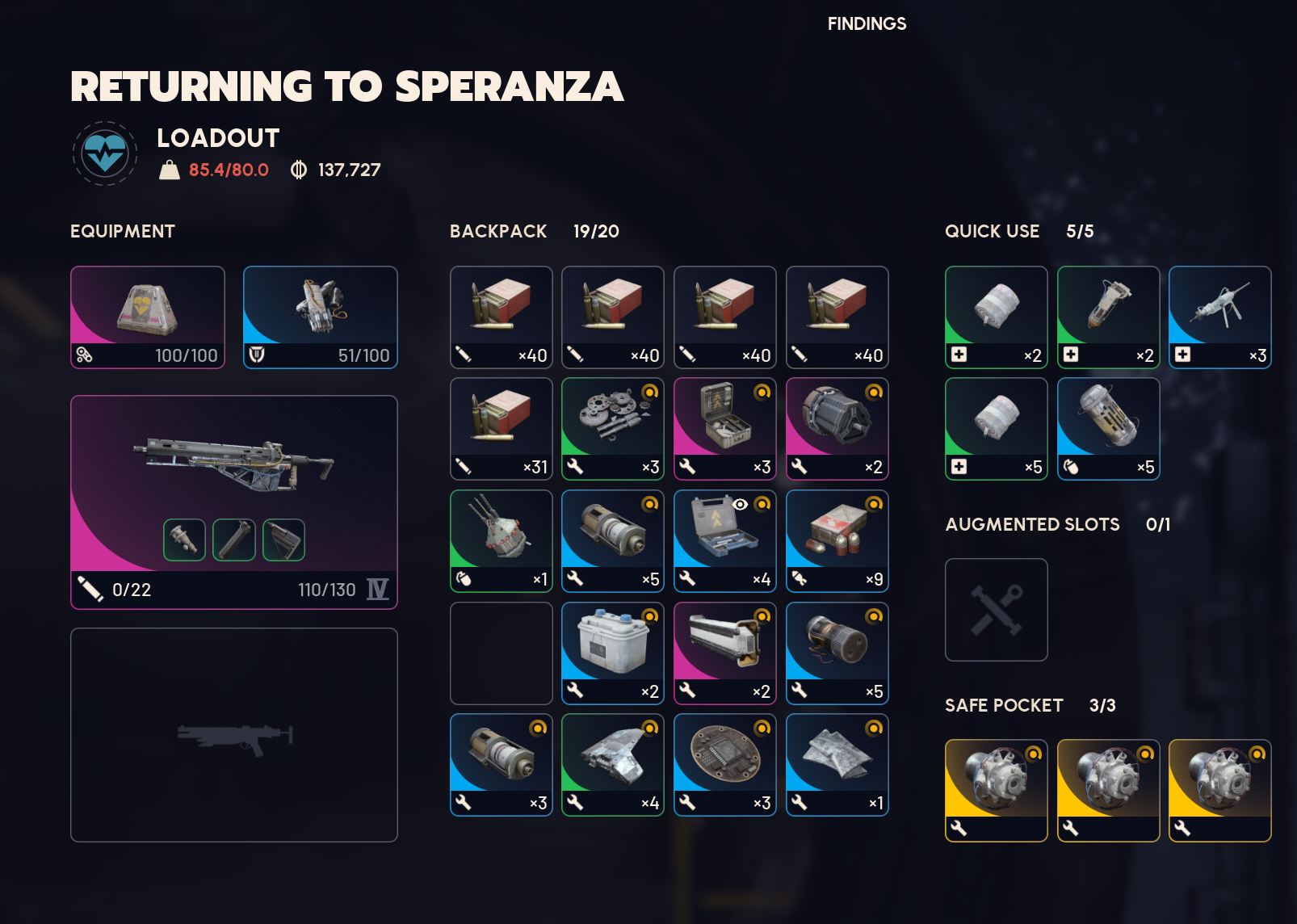Pick the green gear parts stack x3
The width and height of the screenshot is (1297, 924).
[613, 429]
